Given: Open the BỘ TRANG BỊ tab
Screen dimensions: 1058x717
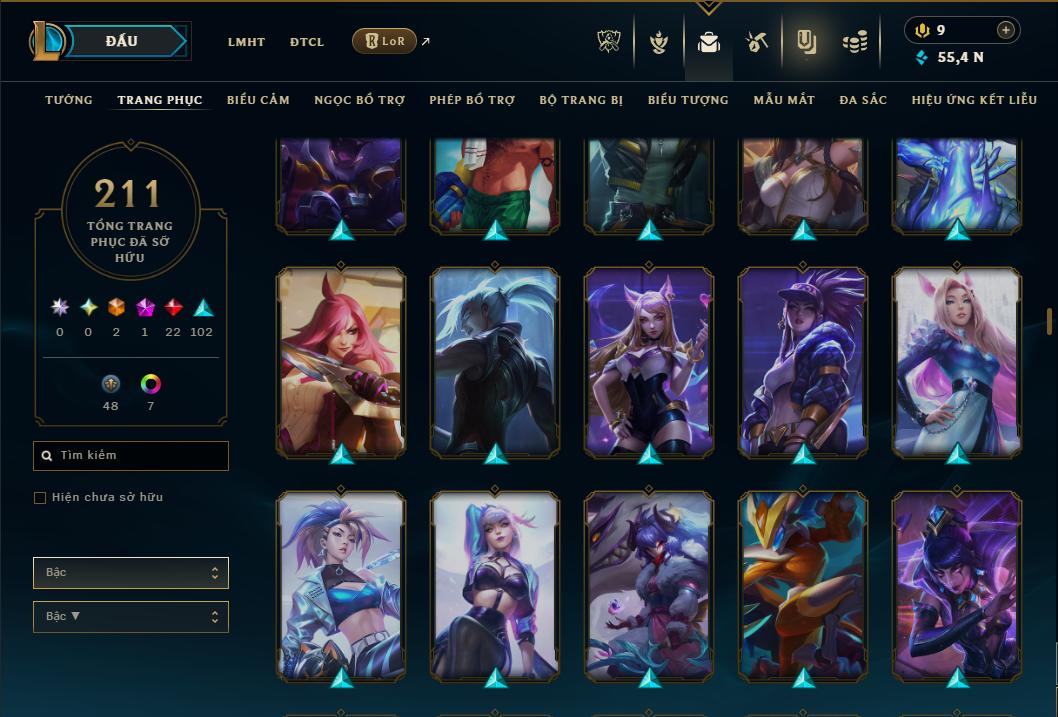Looking at the screenshot, I should pyautogui.click(x=581, y=100).
